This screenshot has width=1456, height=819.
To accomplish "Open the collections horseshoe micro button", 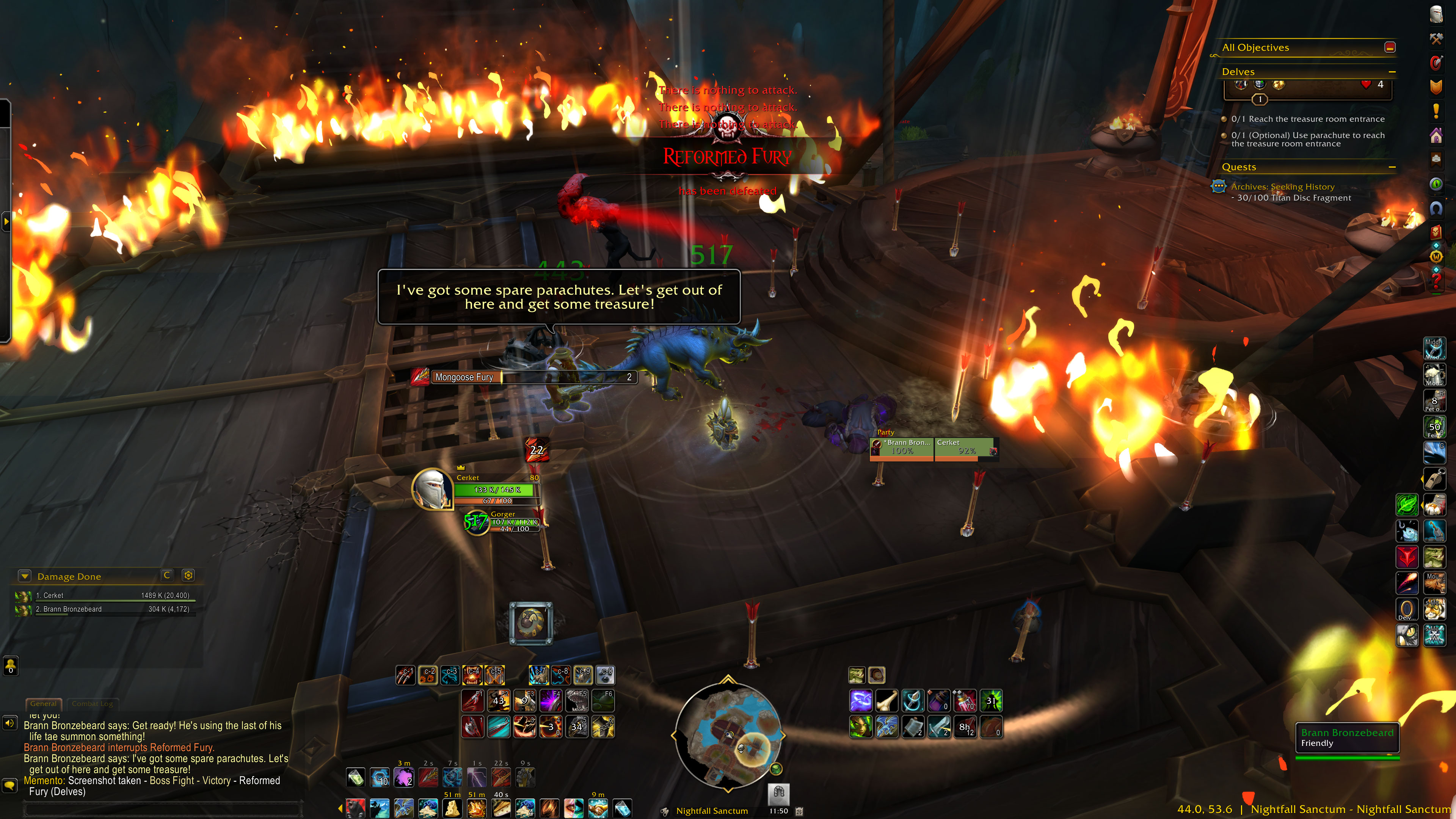I will coord(1436,209).
